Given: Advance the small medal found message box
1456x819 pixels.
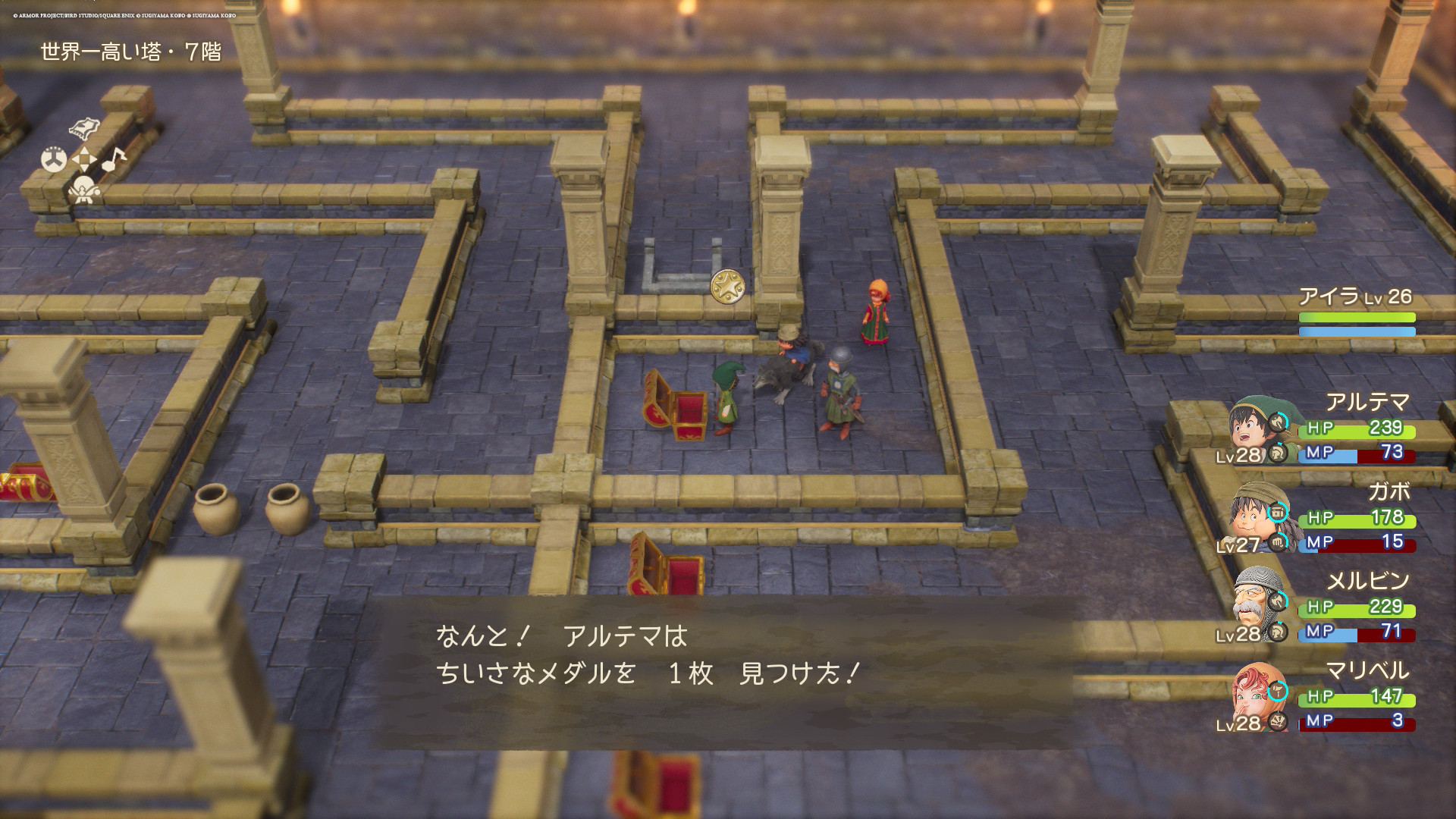Looking at the screenshot, I should (724, 671).
